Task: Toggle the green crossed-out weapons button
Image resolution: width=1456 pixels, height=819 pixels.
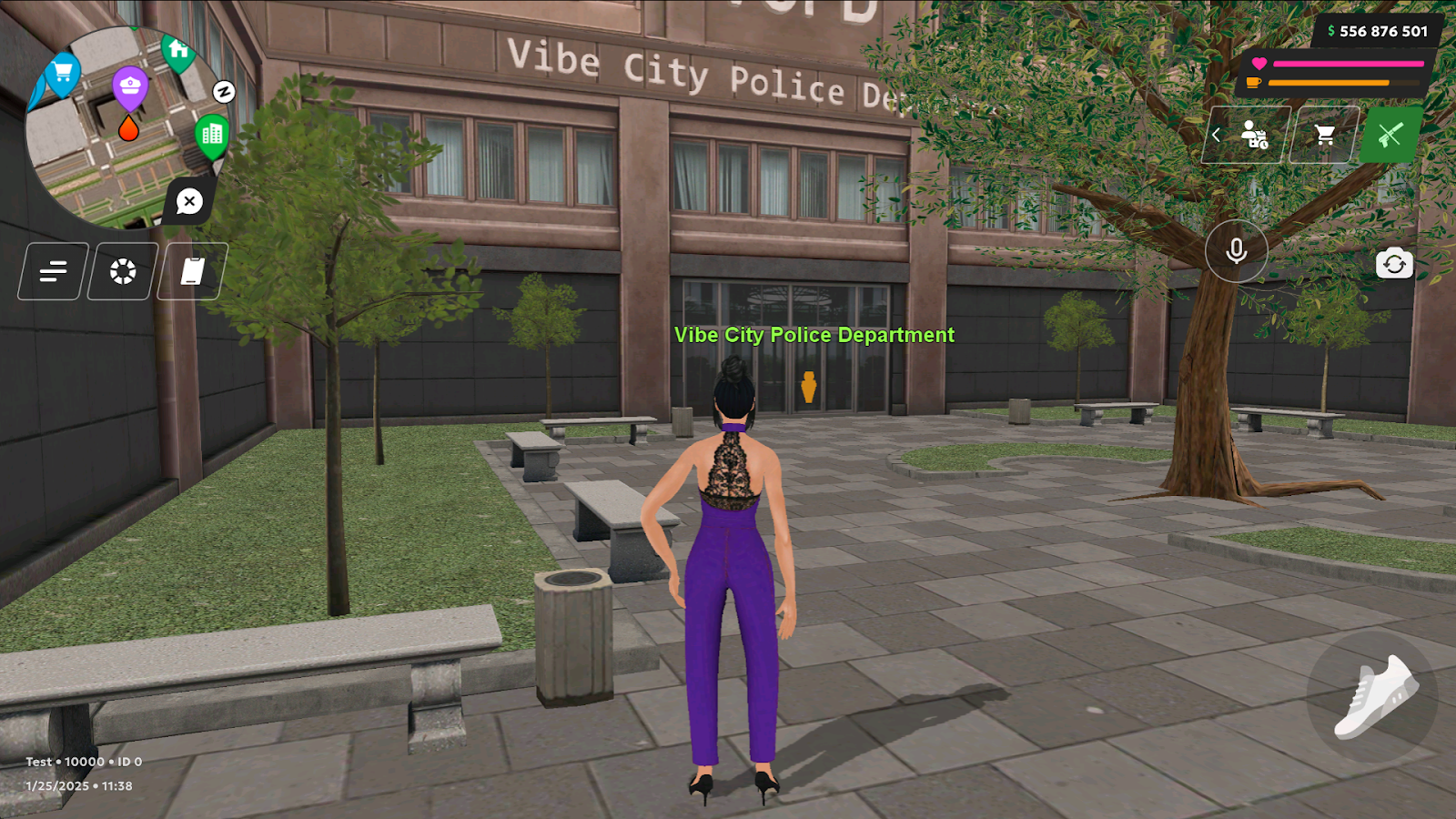Action: [x=1390, y=135]
